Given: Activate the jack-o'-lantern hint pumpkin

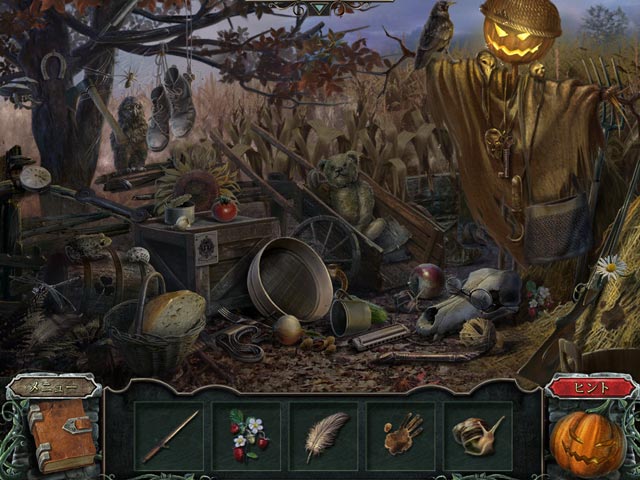Looking at the screenshot, I should pos(588,440).
